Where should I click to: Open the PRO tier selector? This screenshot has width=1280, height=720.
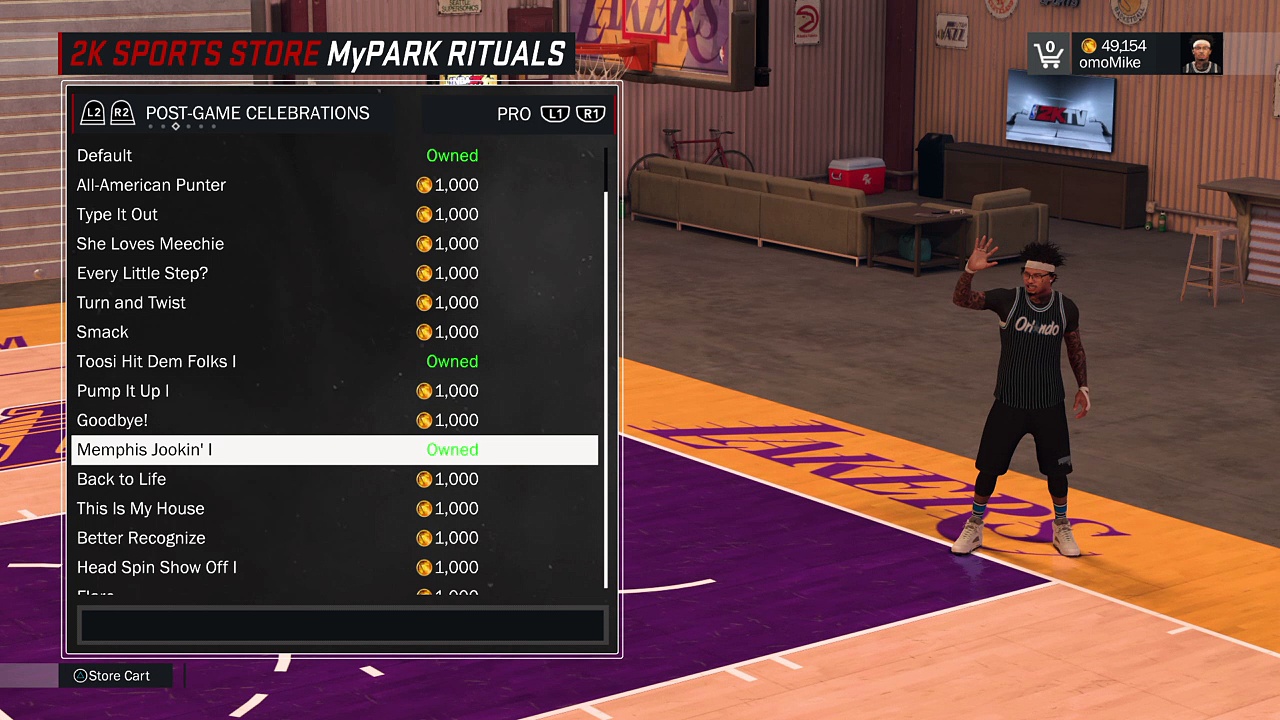514,114
